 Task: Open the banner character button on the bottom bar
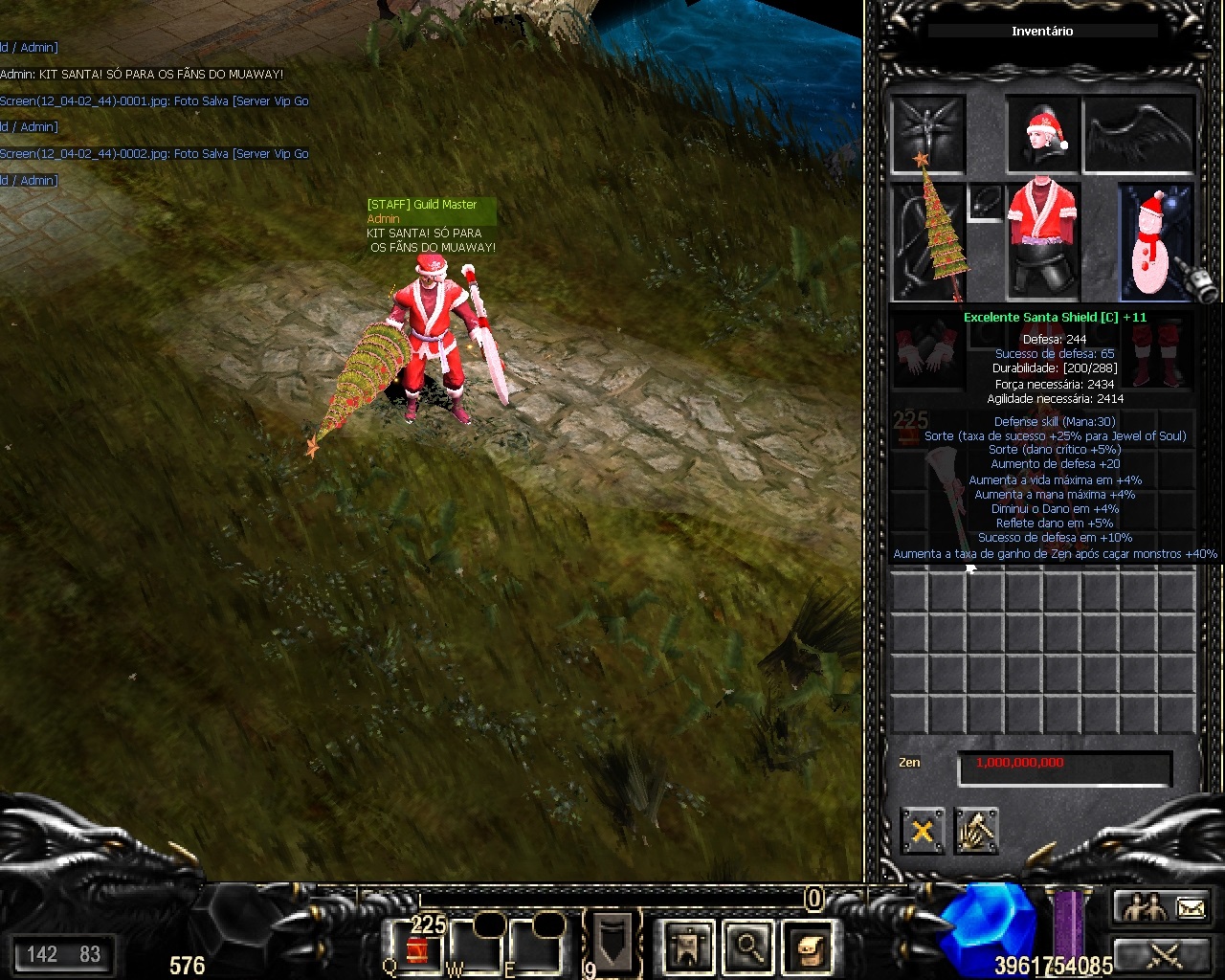point(688,947)
